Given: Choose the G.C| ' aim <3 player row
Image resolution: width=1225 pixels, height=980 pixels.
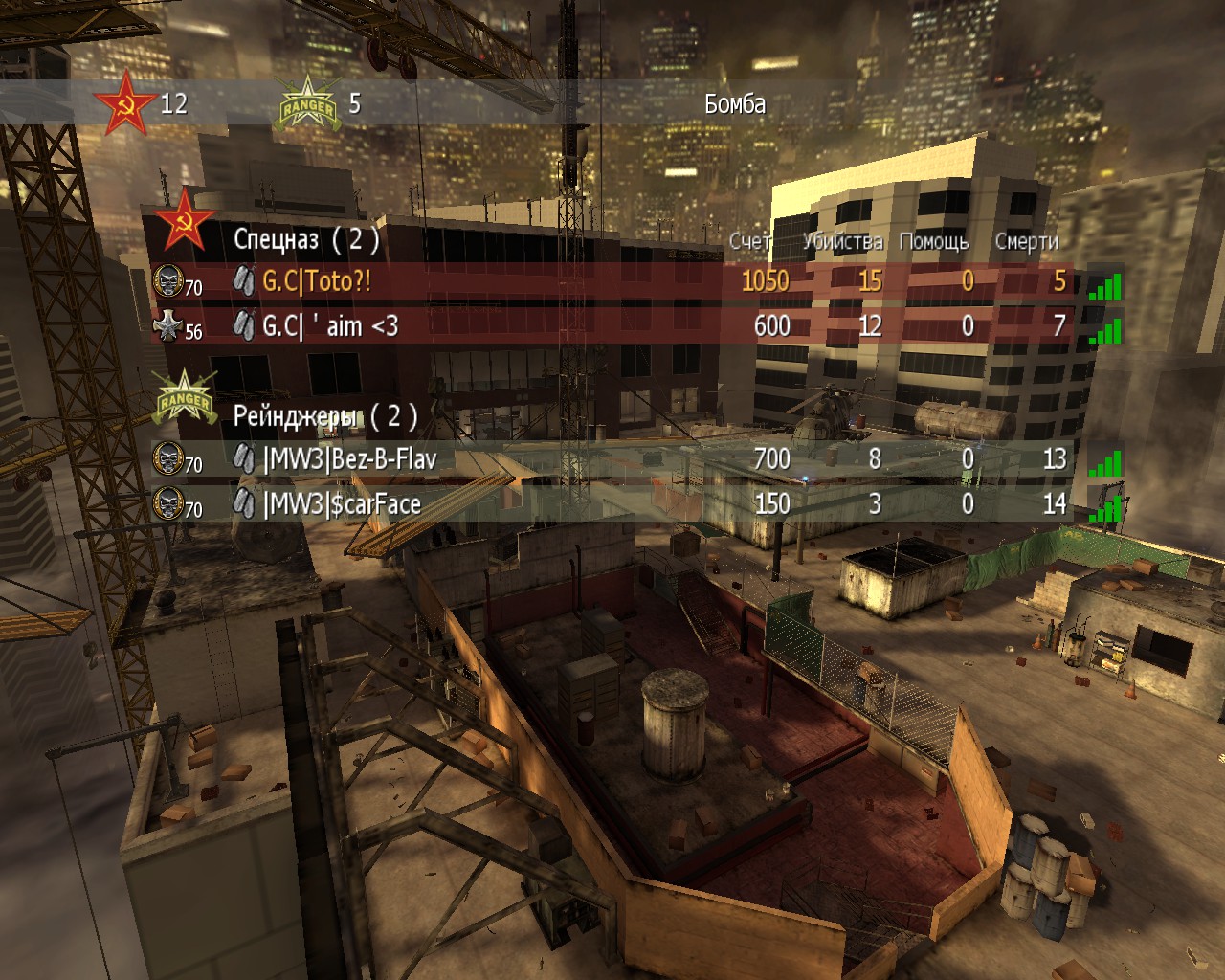Looking at the screenshot, I should (x=330, y=326).
